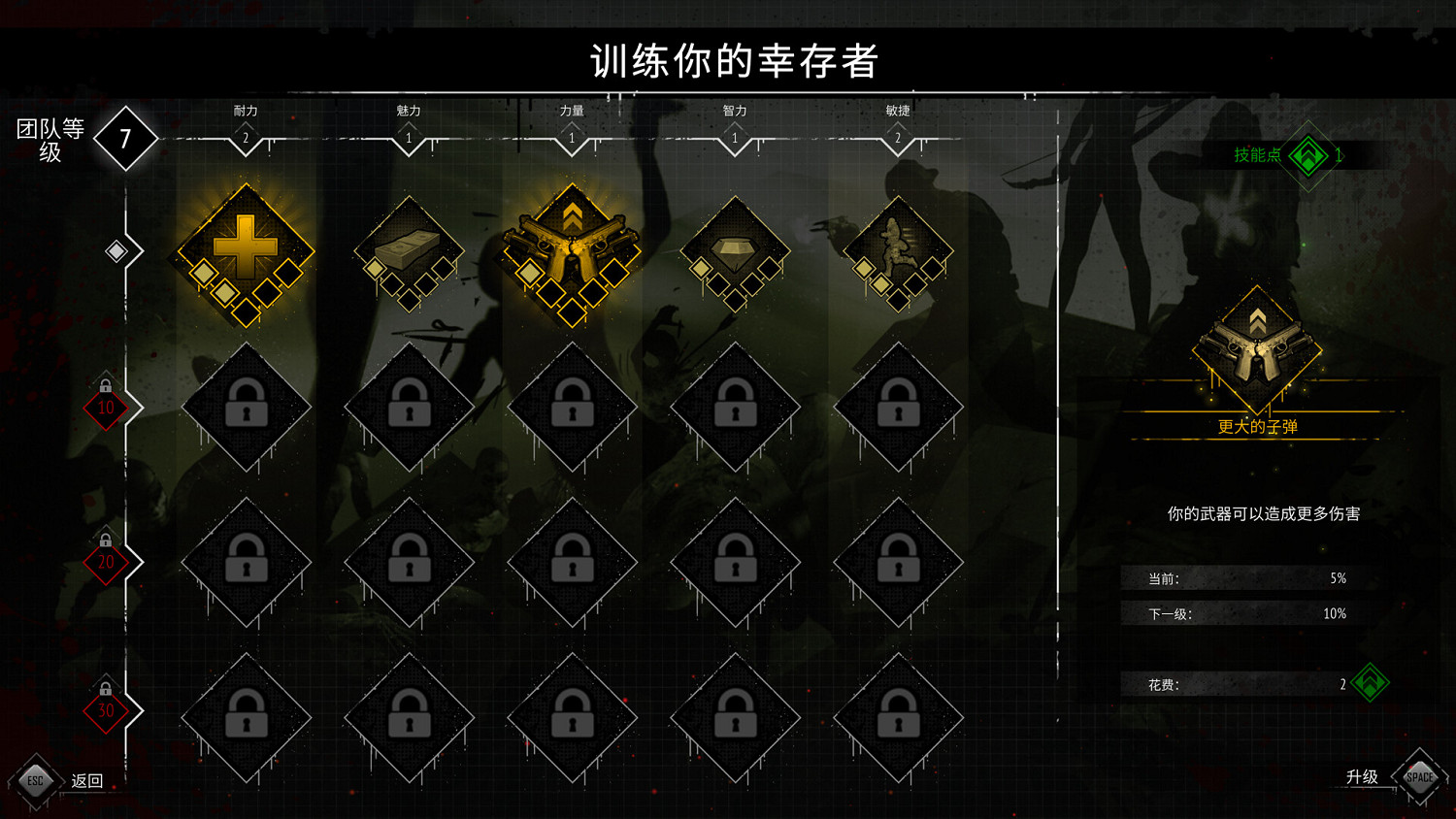This screenshot has width=1456, height=819.
Task: Select the 耐力 attribute header
Action: [245, 110]
